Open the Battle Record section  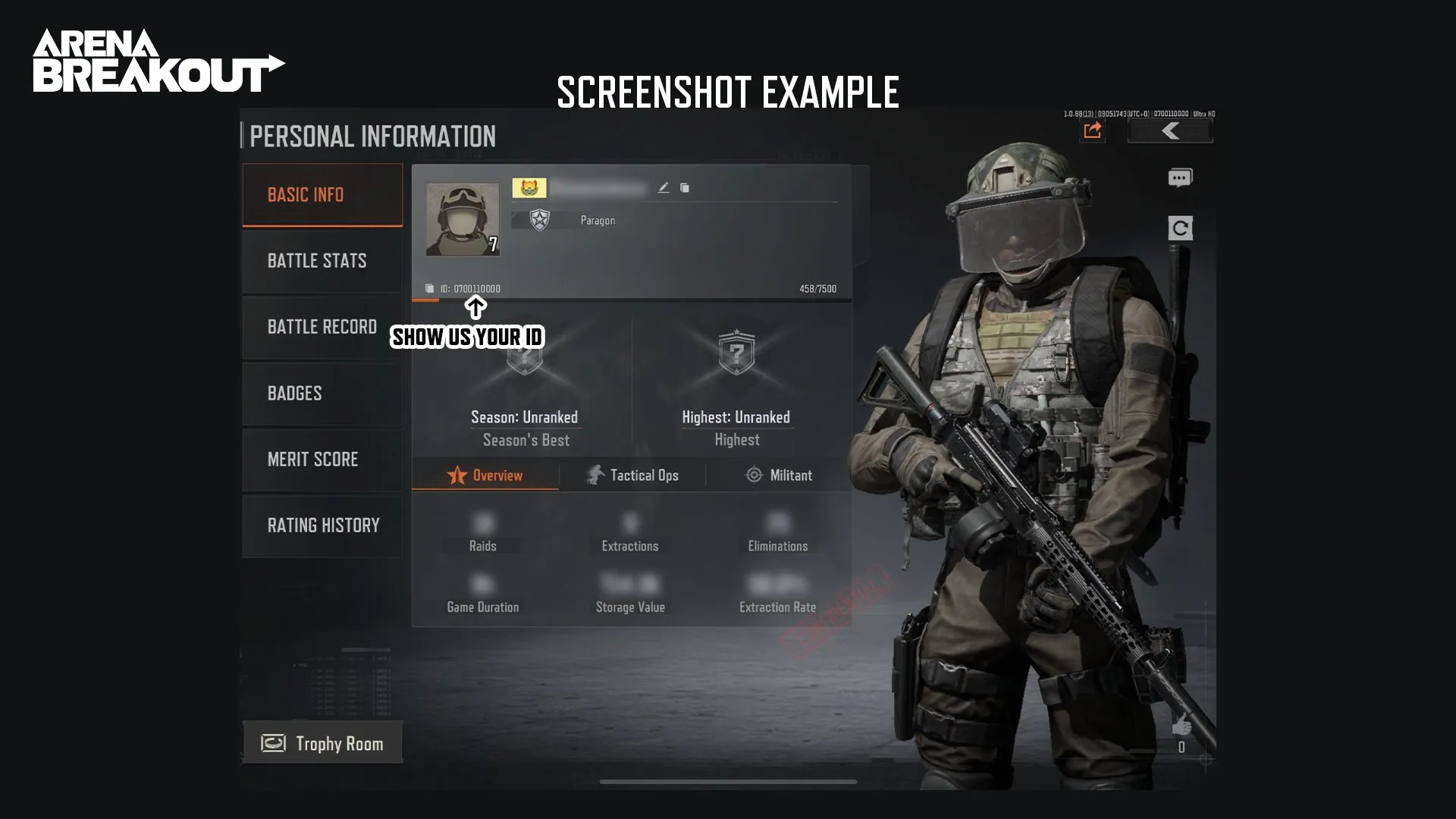click(x=322, y=327)
